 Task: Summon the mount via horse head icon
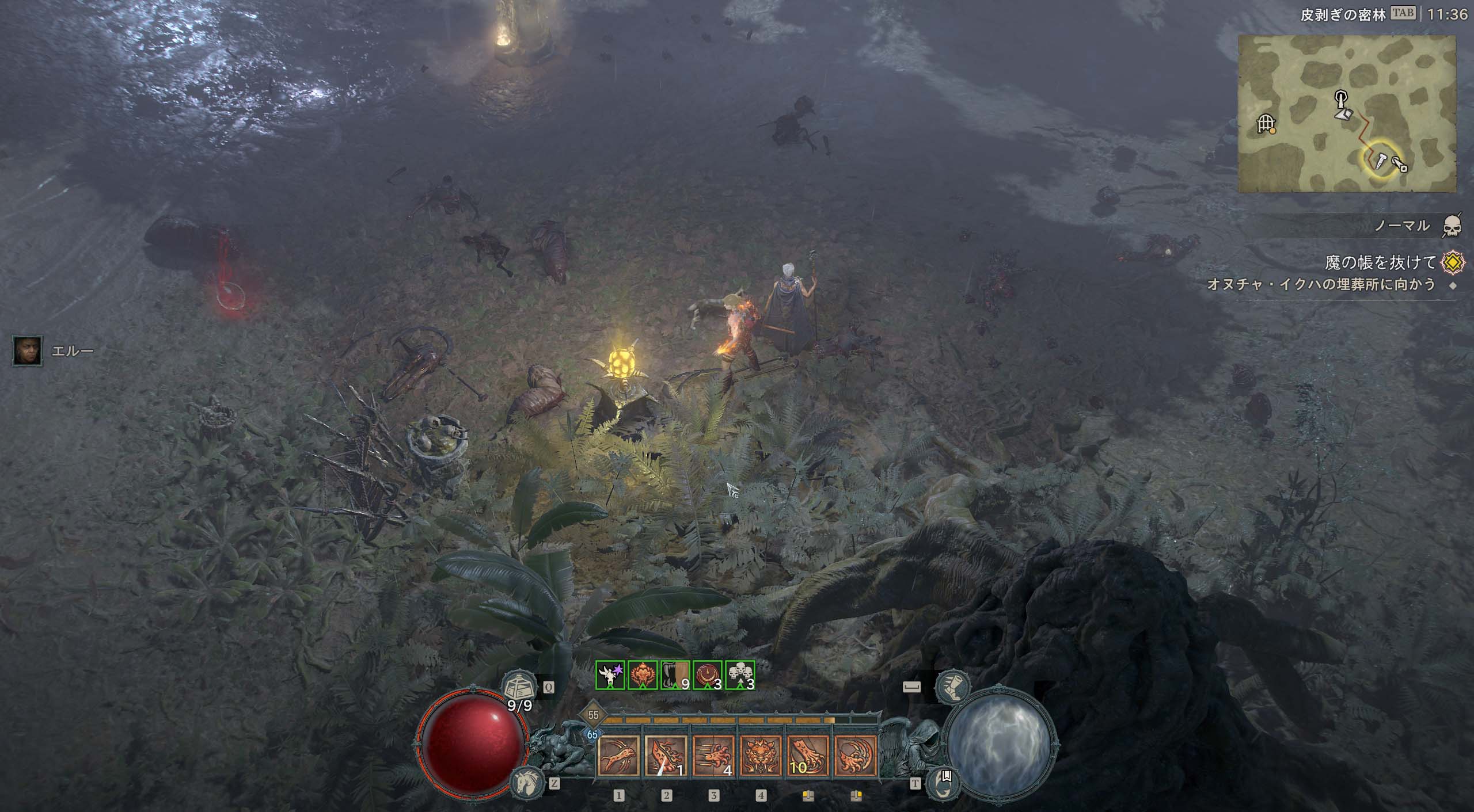[525, 781]
